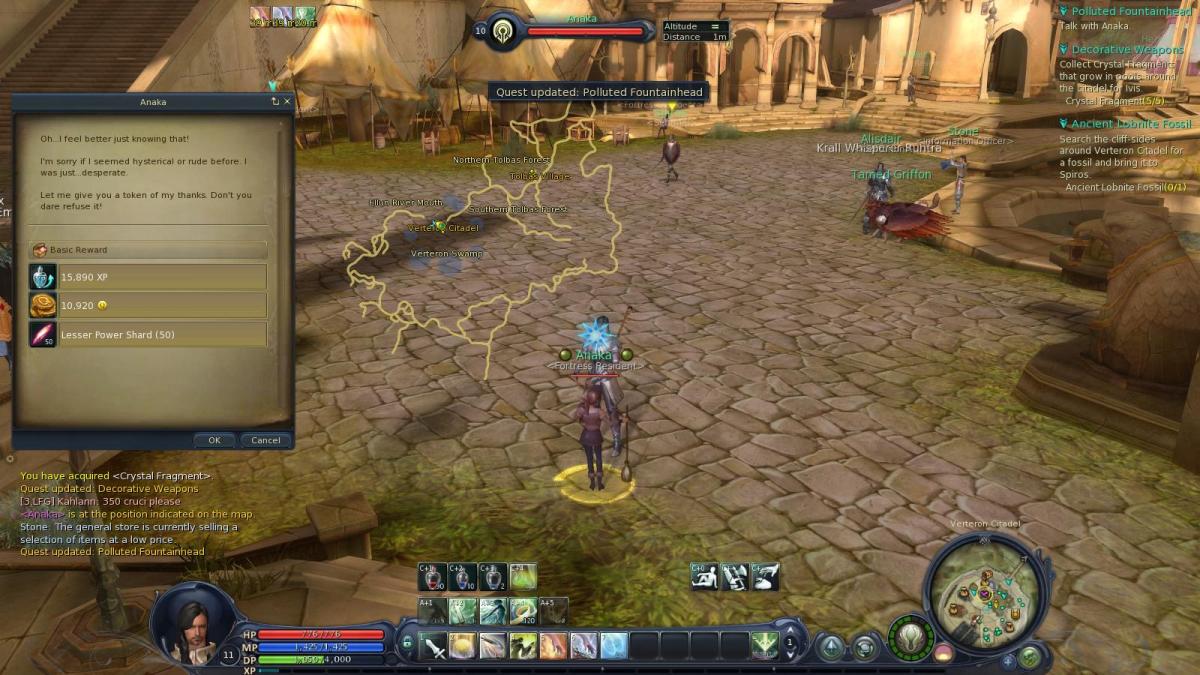Close the Anaka dialog window
1200x675 pixels.
coord(288,101)
